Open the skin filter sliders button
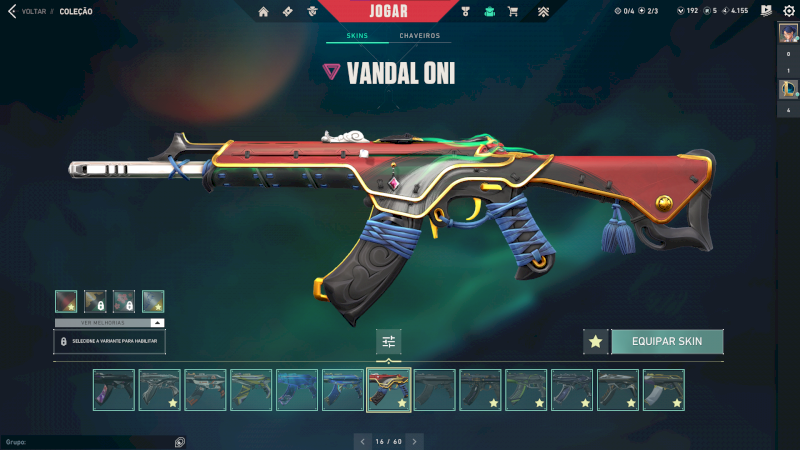The width and height of the screenshot is (800, 450). (x=389, y=341)
